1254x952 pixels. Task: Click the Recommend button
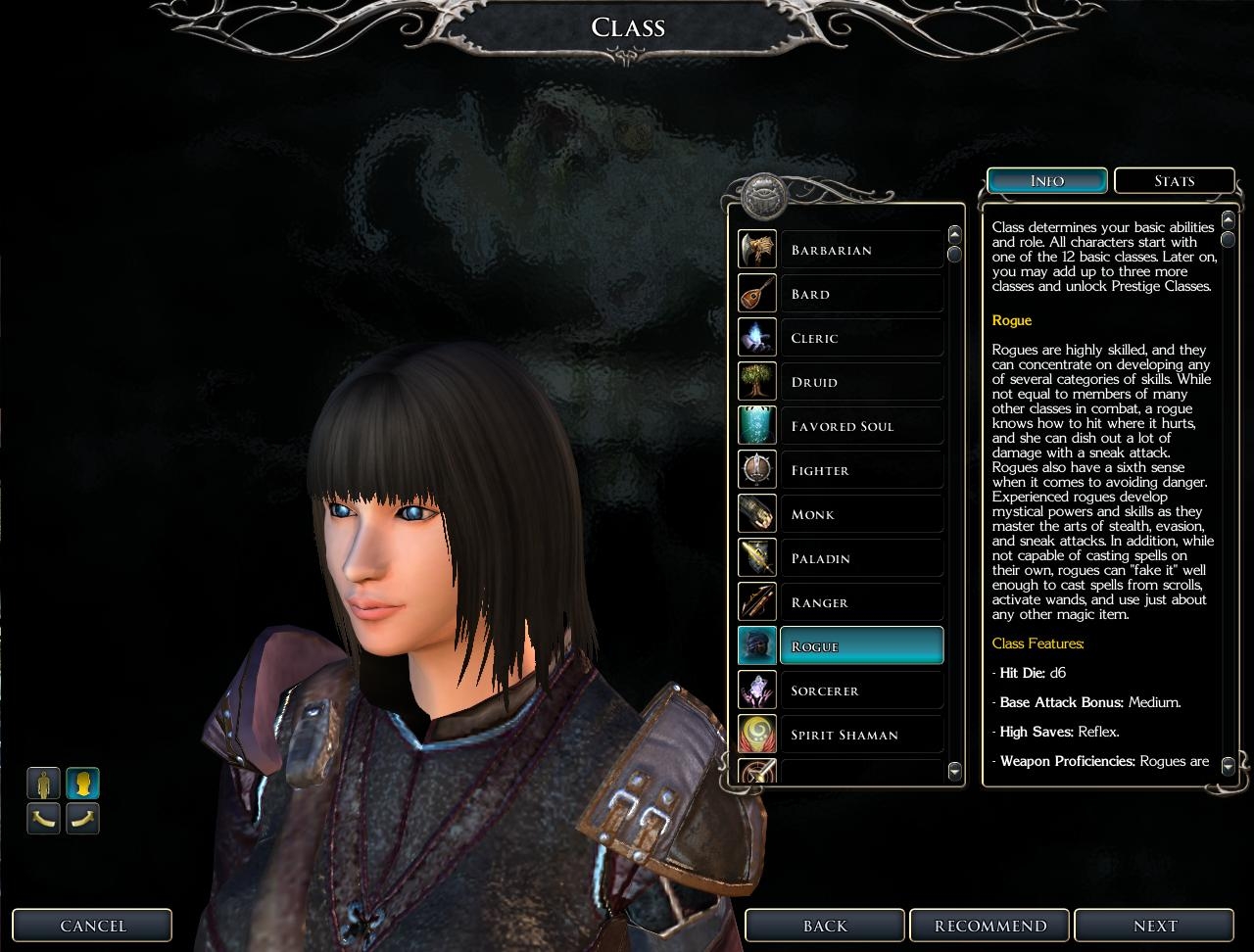990,926
